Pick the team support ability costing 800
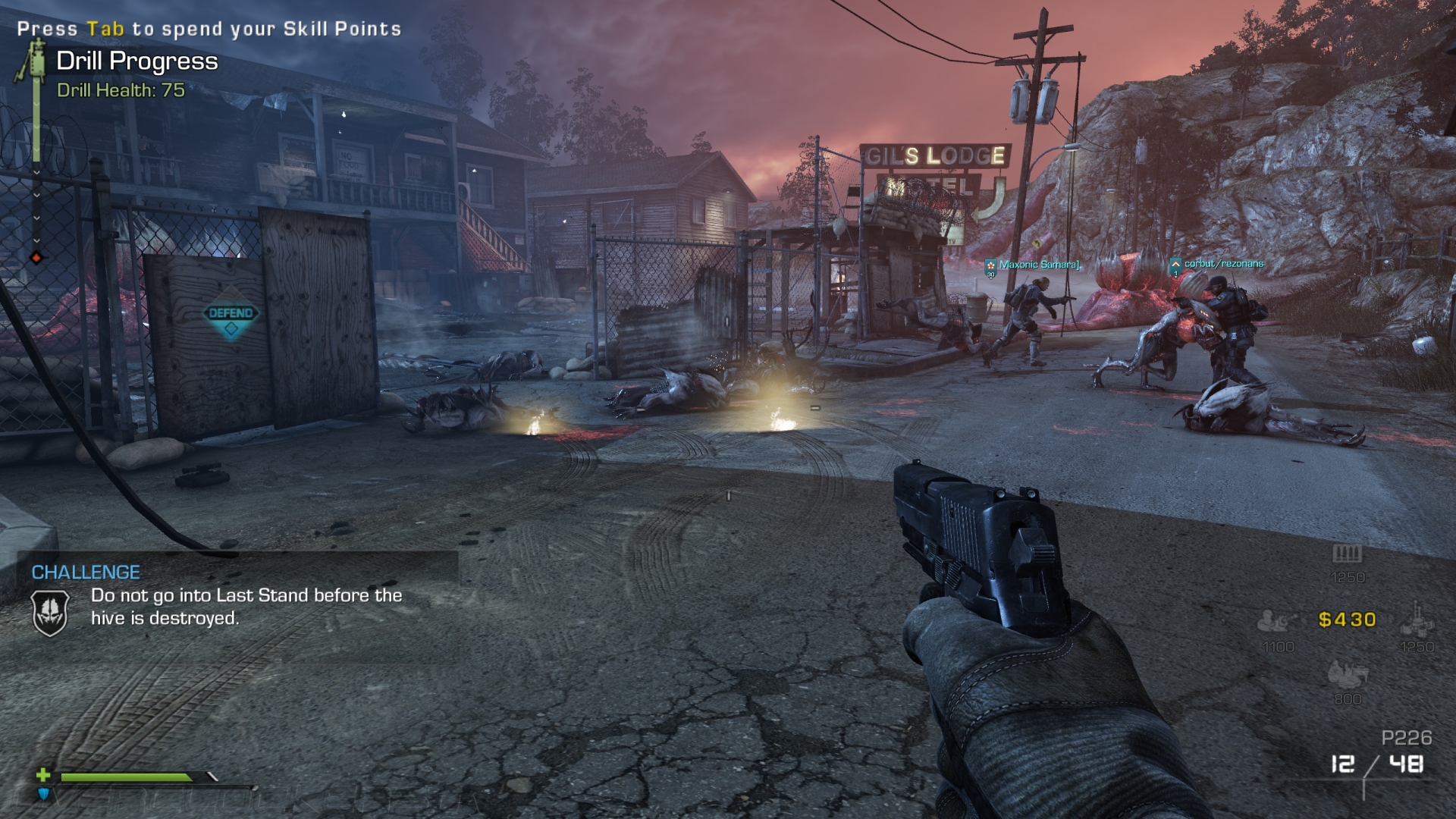The image size is (1456, 819). [1347, 673]
